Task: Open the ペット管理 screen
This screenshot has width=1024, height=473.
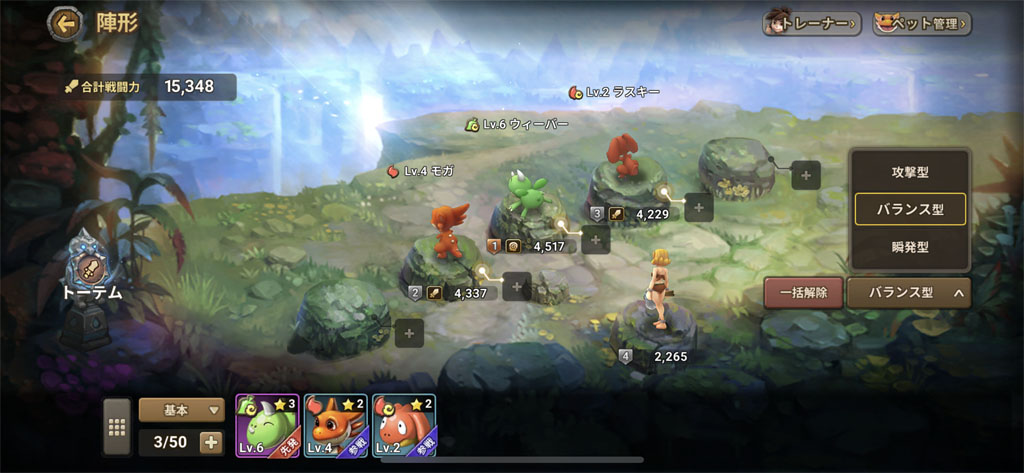Action: pos(921,22)
